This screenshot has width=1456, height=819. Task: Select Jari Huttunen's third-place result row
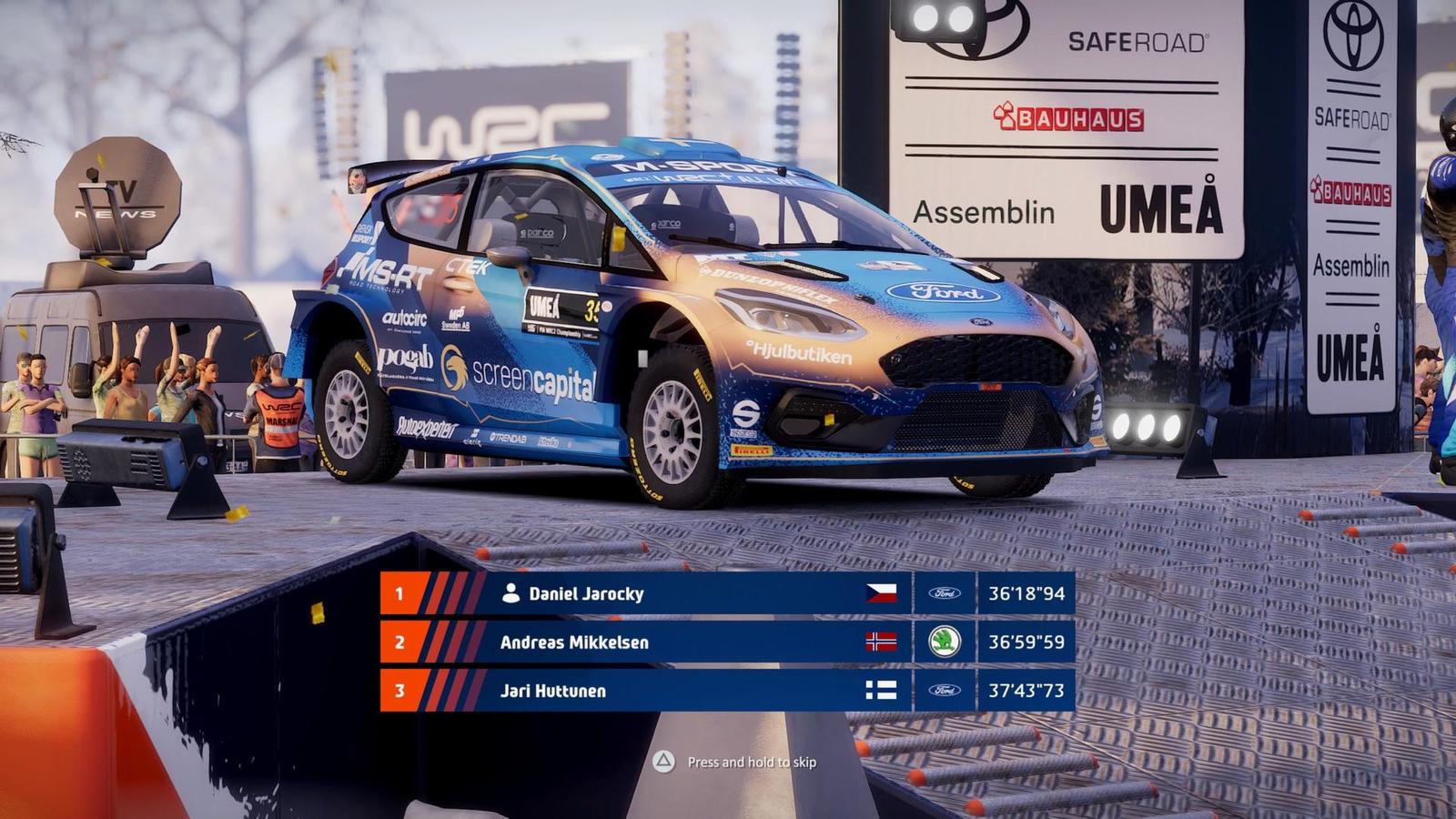click(726, 691)
